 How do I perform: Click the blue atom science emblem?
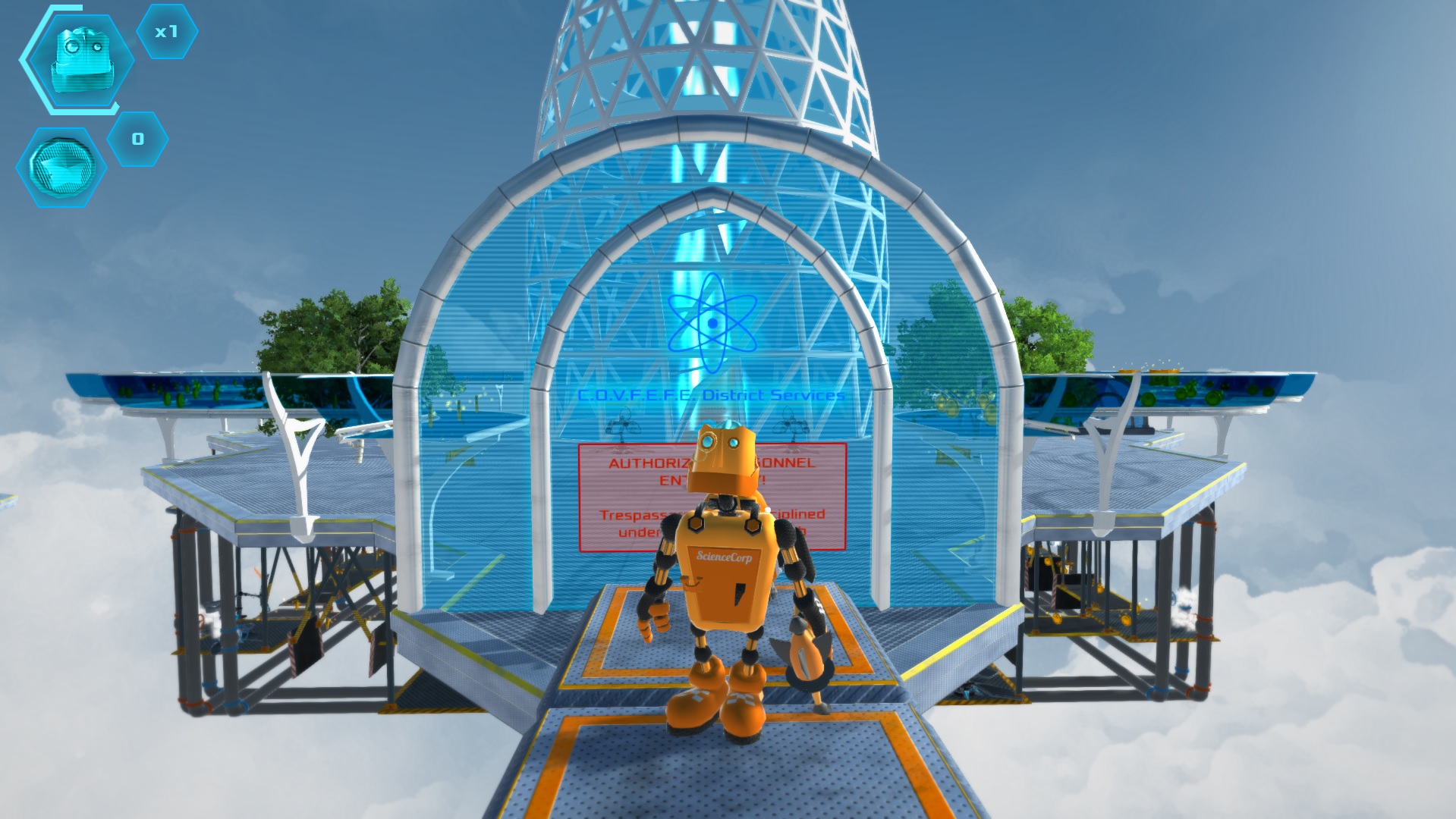click(x=712, y=325)
